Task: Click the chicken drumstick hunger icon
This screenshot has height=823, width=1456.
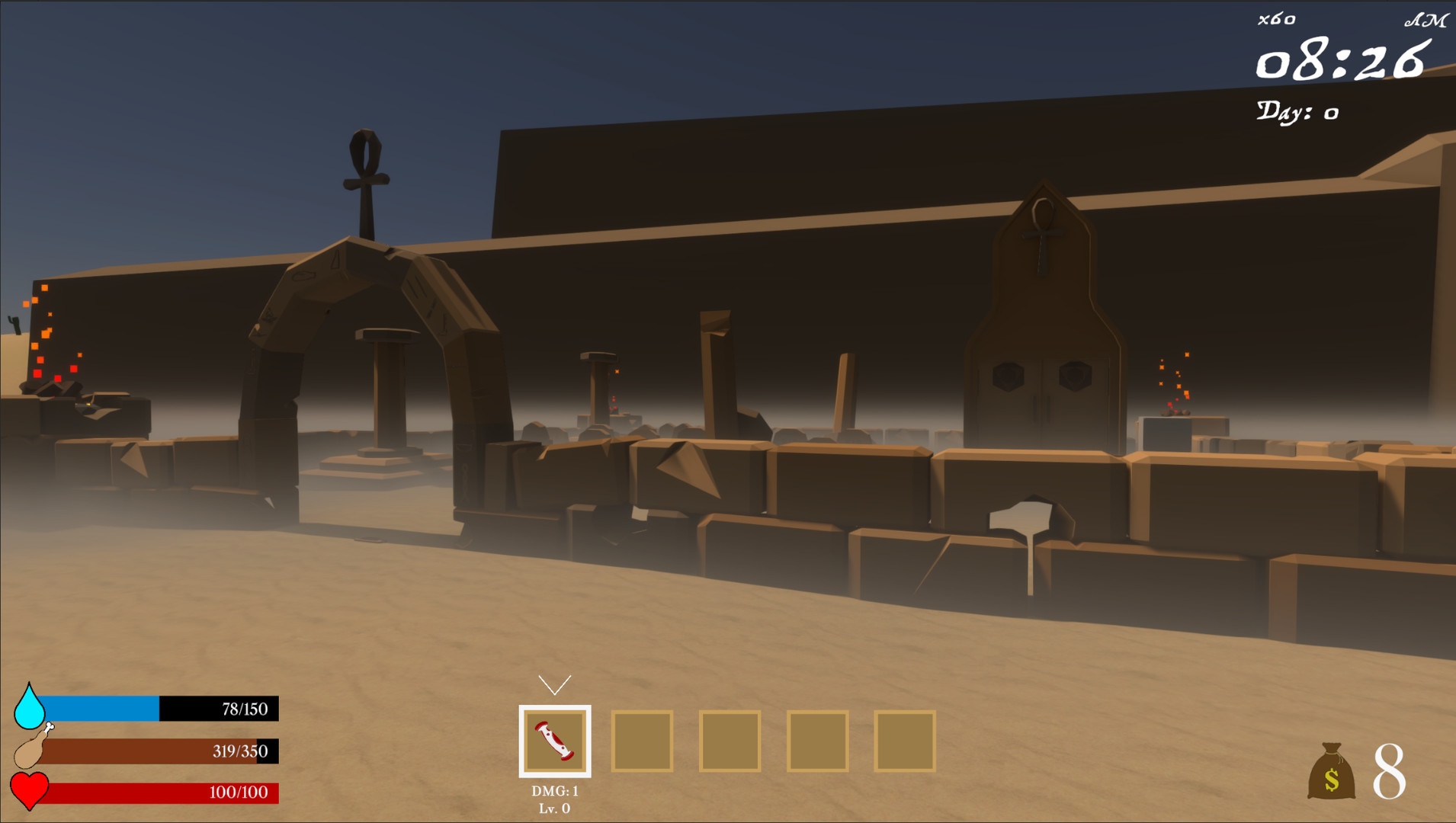Action: [x=30, y=751]
